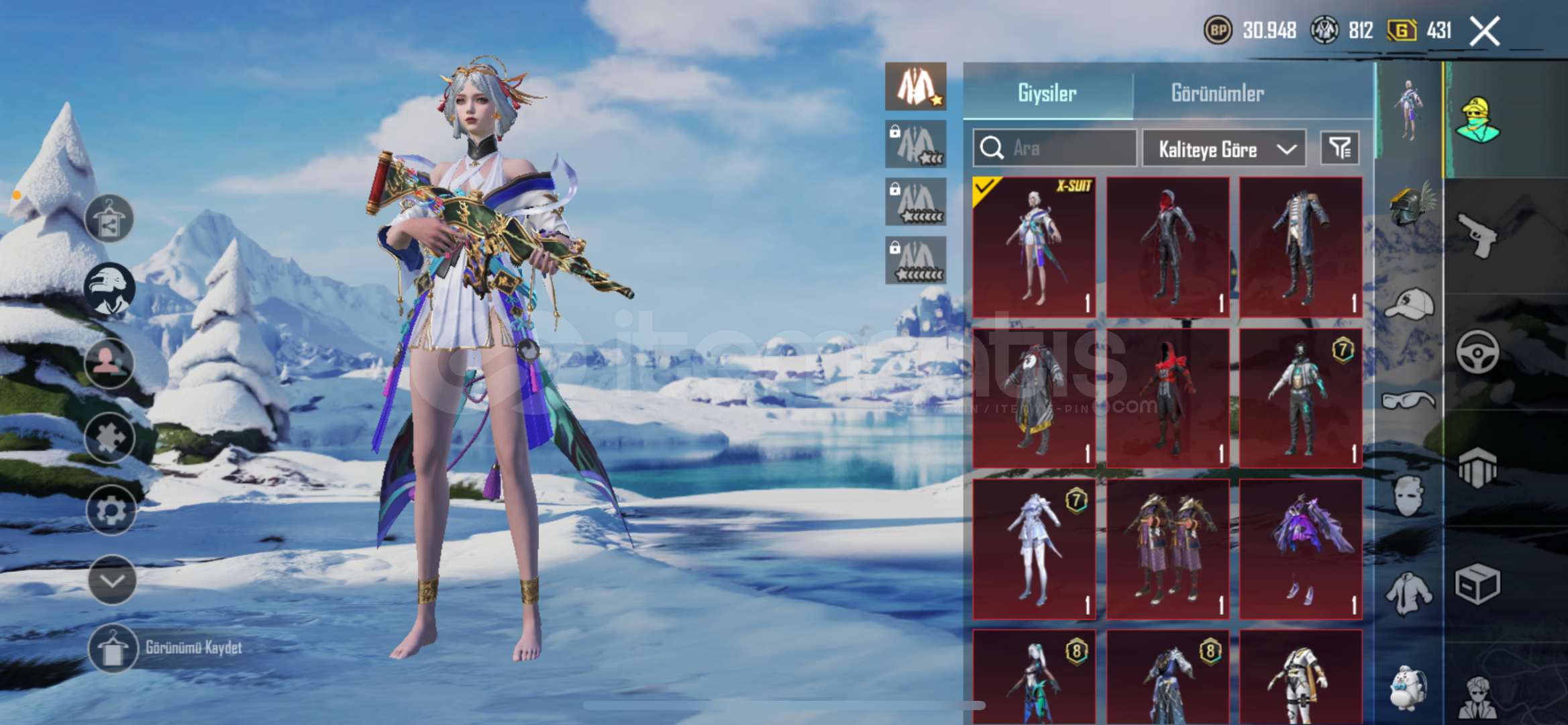Select the pistol weapon category
Screen dimensions: 1568x725
[1477, 235]
